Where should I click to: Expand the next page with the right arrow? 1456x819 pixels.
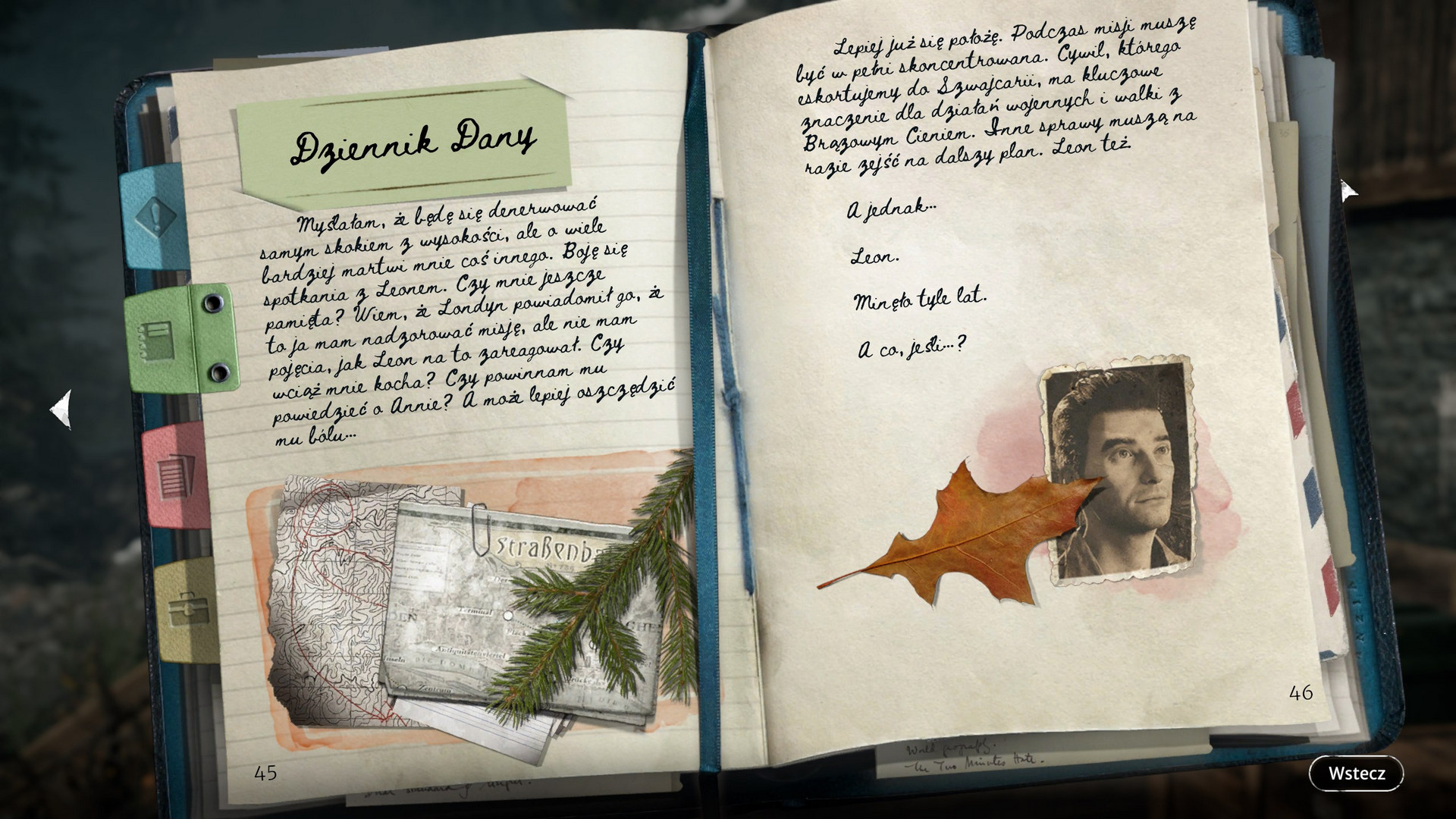click(1349, 190)
